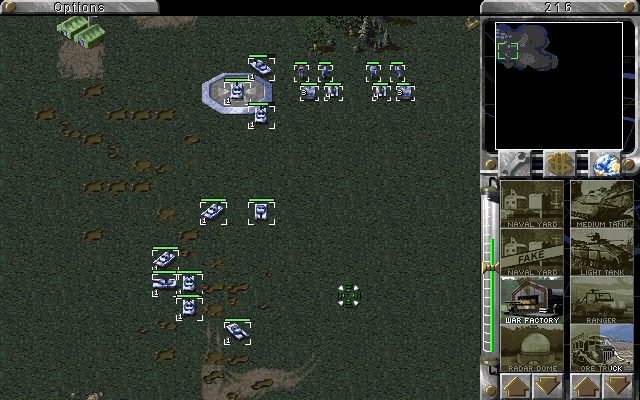The height and width of the screenshot is (400, 640).
Task: Click the radar minimap display
Action: [559, 84]
